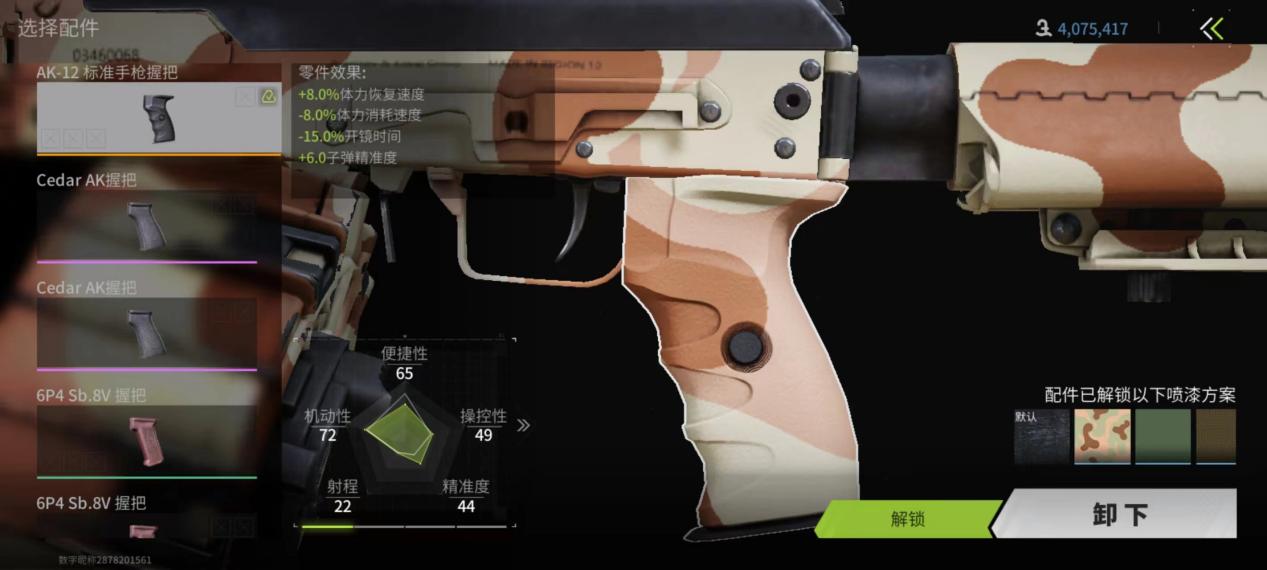This screenshot has height=570, width=1267.
Task: Tap the 解锁 unlock button
Action: [x=907, y=518]
